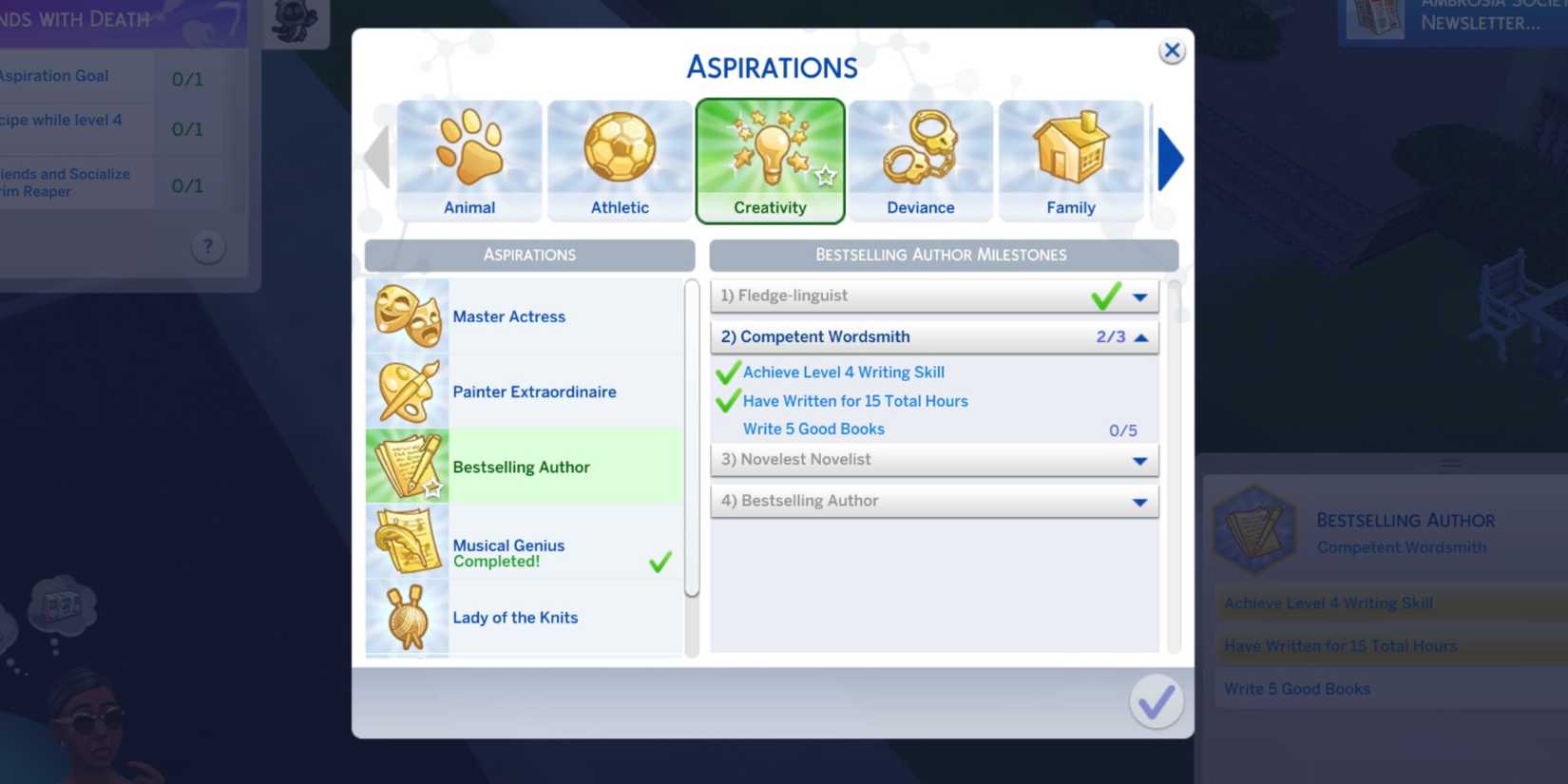Select the Animal paw category
Screen dimensions: 1568x784
468,157
